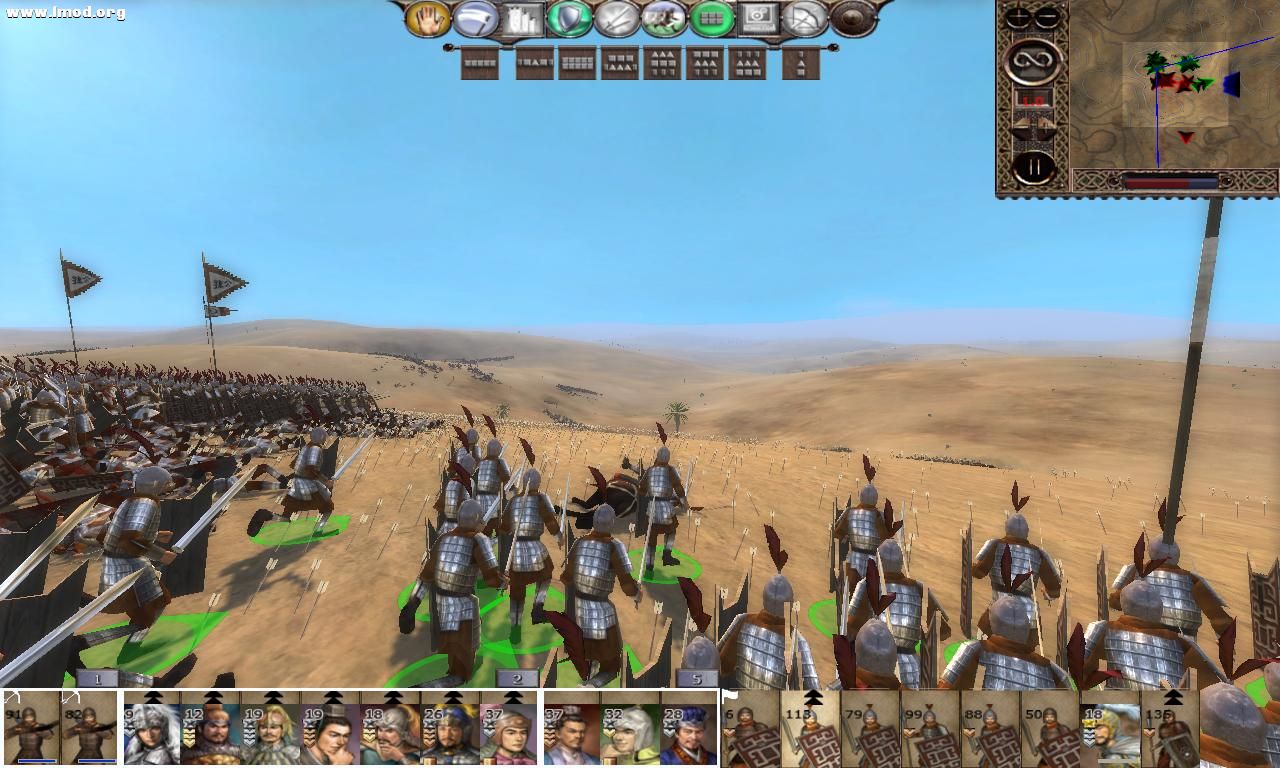
Task: Group selected units with the green grid icon
Action: [x=710, y=20]
